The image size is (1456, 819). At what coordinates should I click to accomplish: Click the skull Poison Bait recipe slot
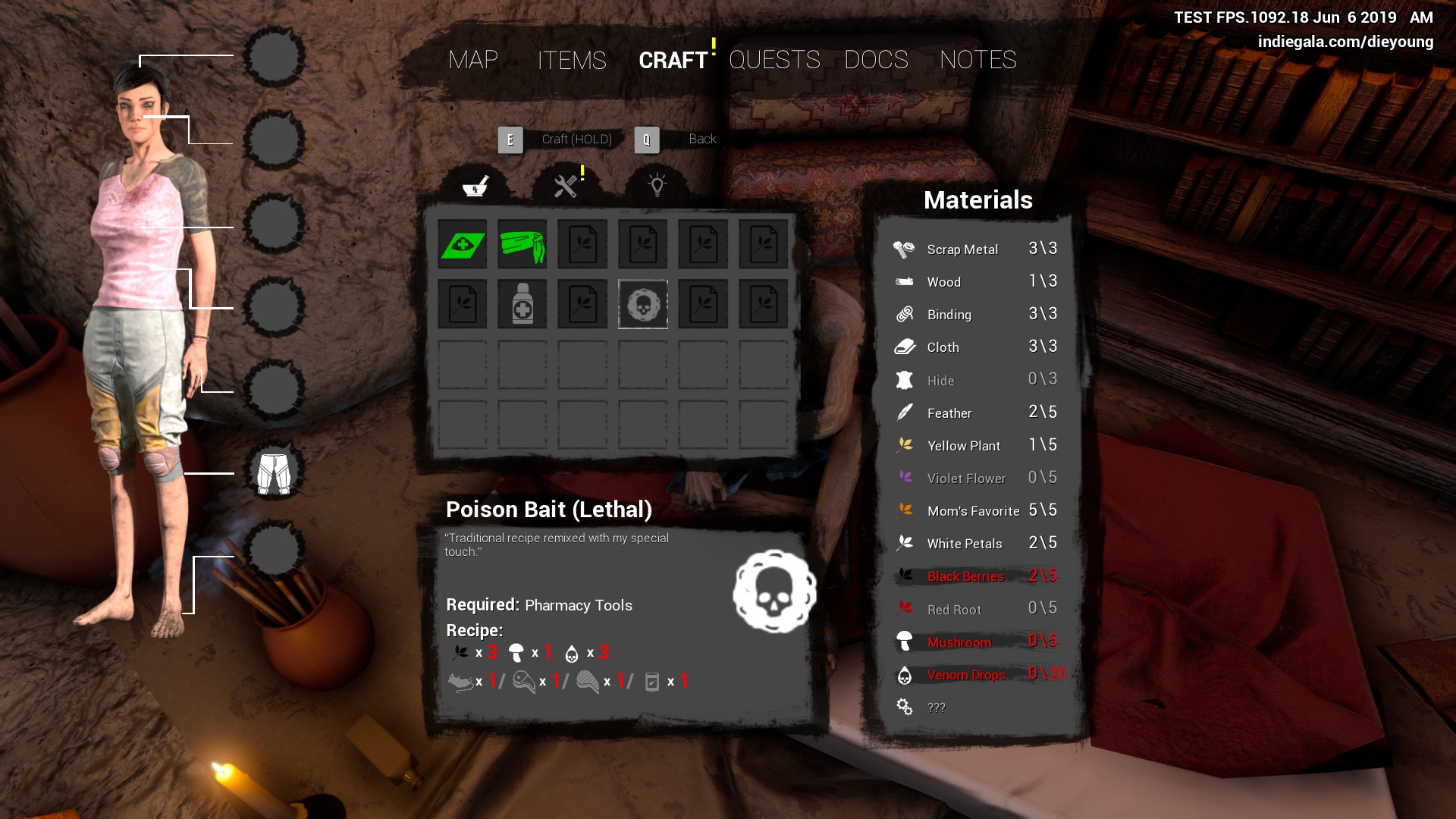tap(643, 305)
